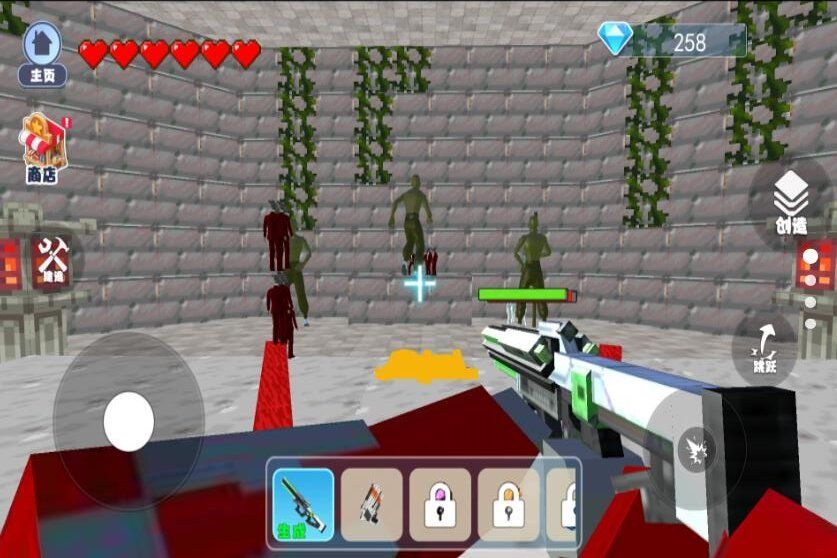Viewport: 837px width, 558px height.
Task: Tap the build tools hammer-and-wrench button
Action: 48,259
